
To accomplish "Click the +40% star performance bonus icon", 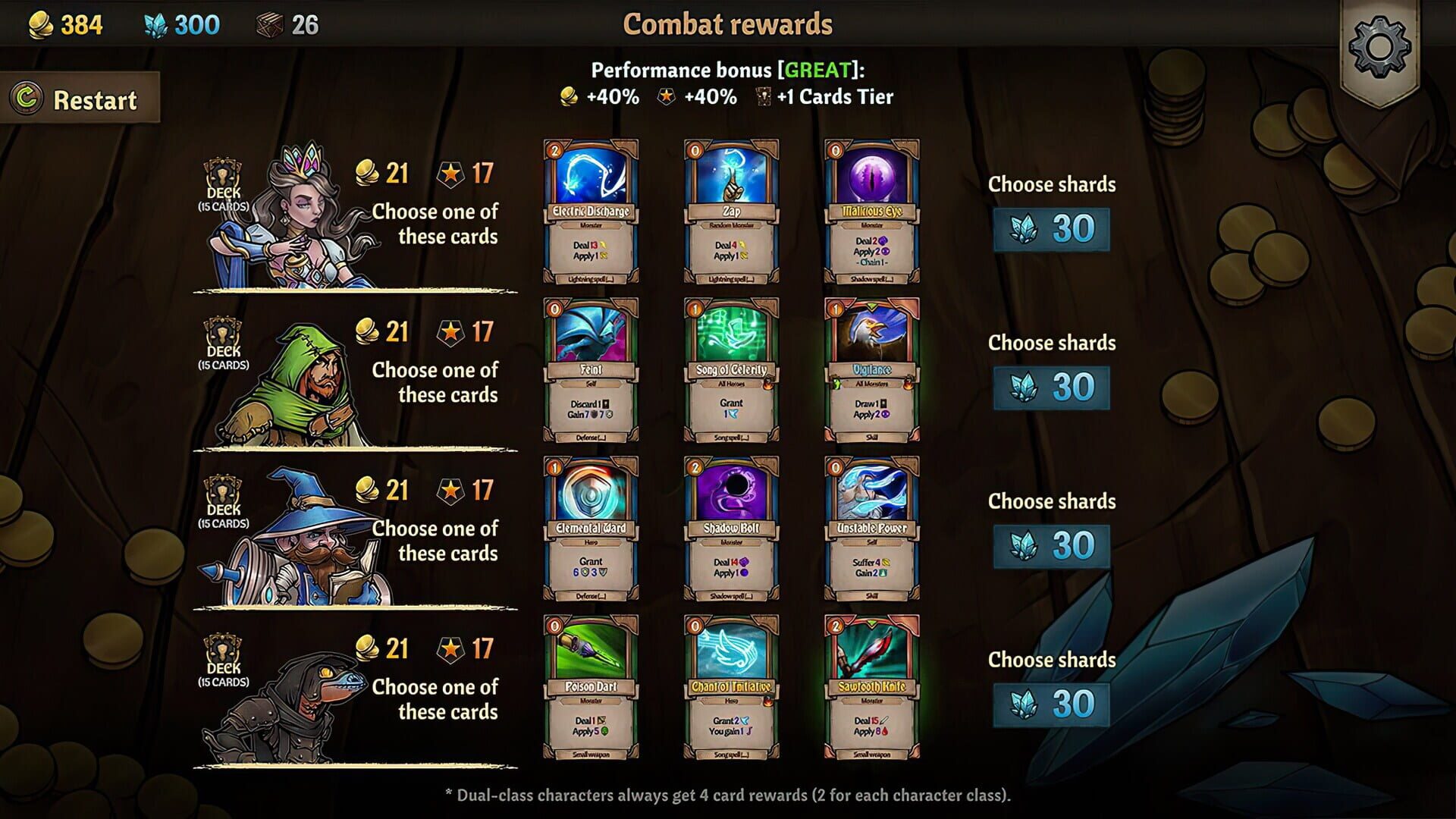I will pyautogui.click(x=664, y=97).
